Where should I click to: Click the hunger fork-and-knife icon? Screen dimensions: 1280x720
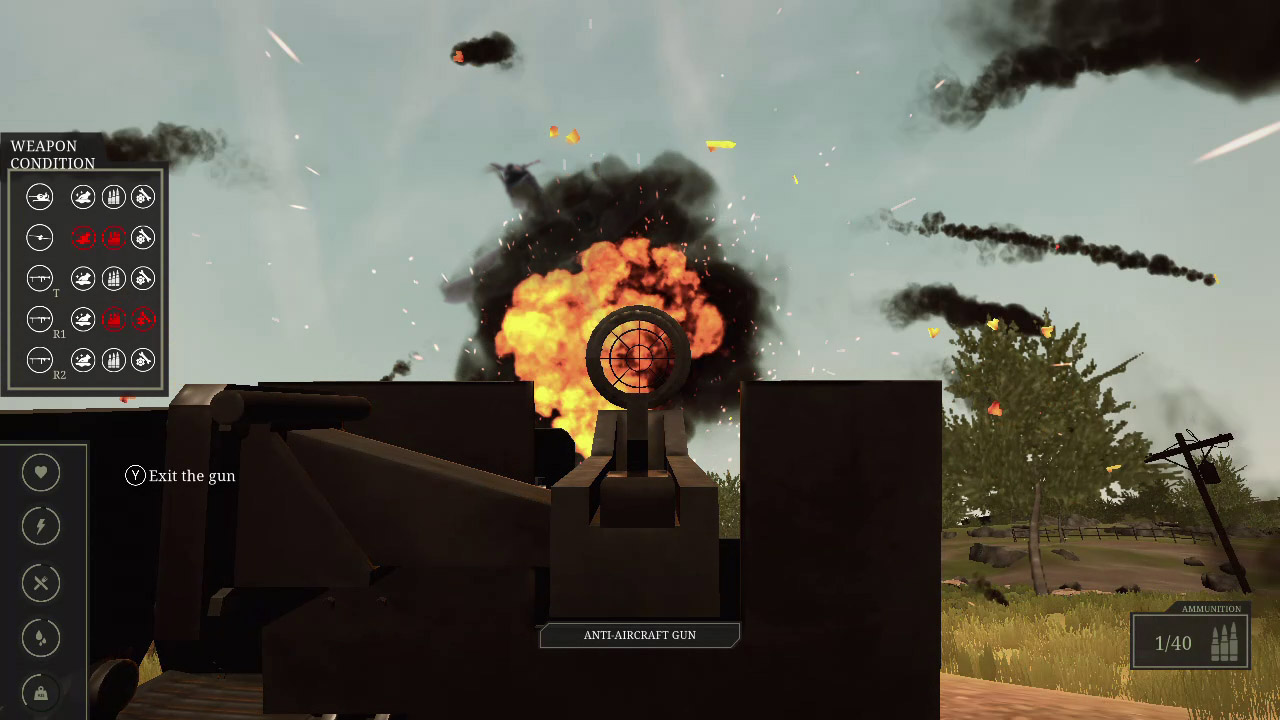[x=40, y=583]
